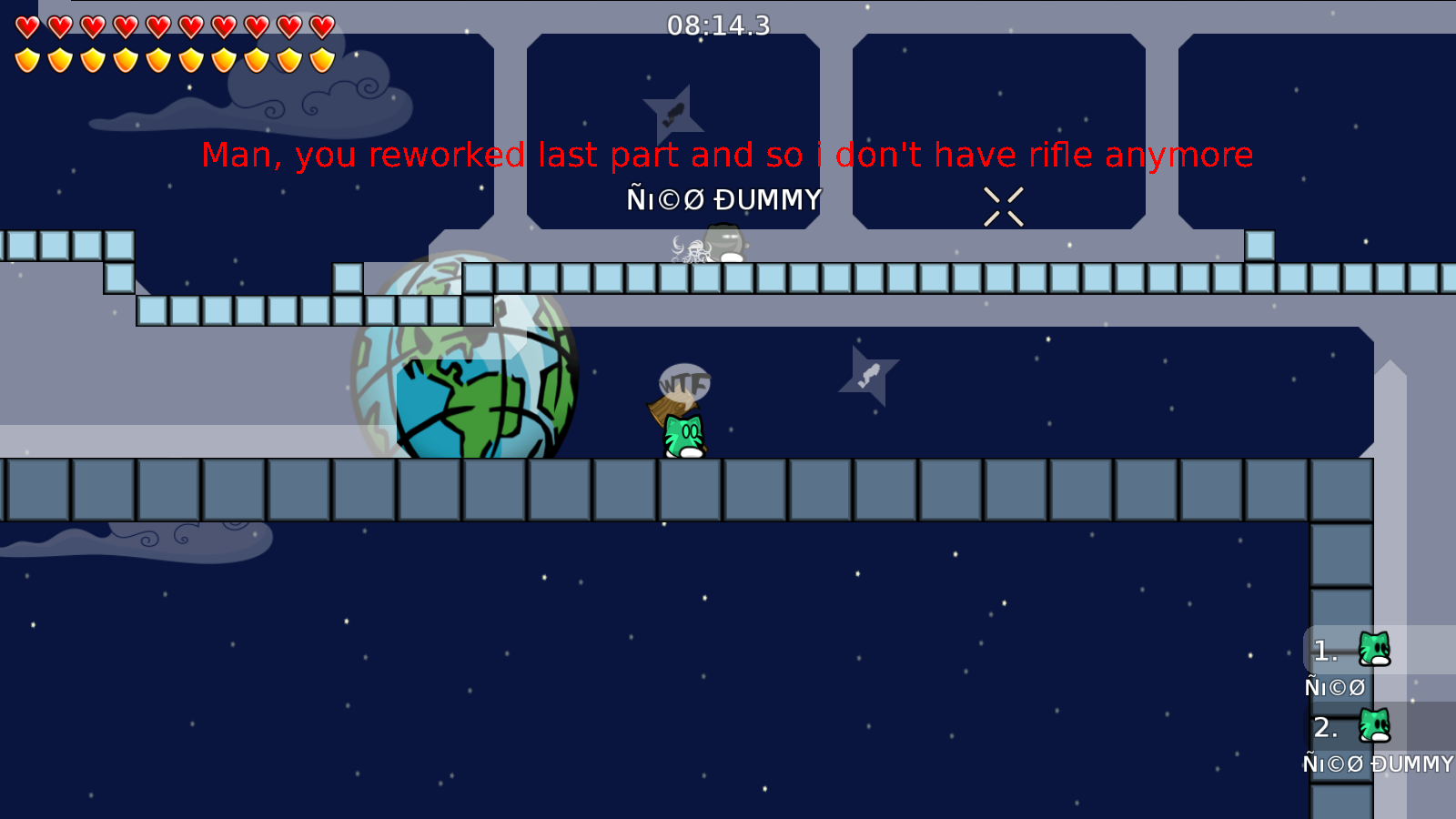Click the spinning Earth globe decoration
This screenshot has height=819, width=1456.
[464, 355]
